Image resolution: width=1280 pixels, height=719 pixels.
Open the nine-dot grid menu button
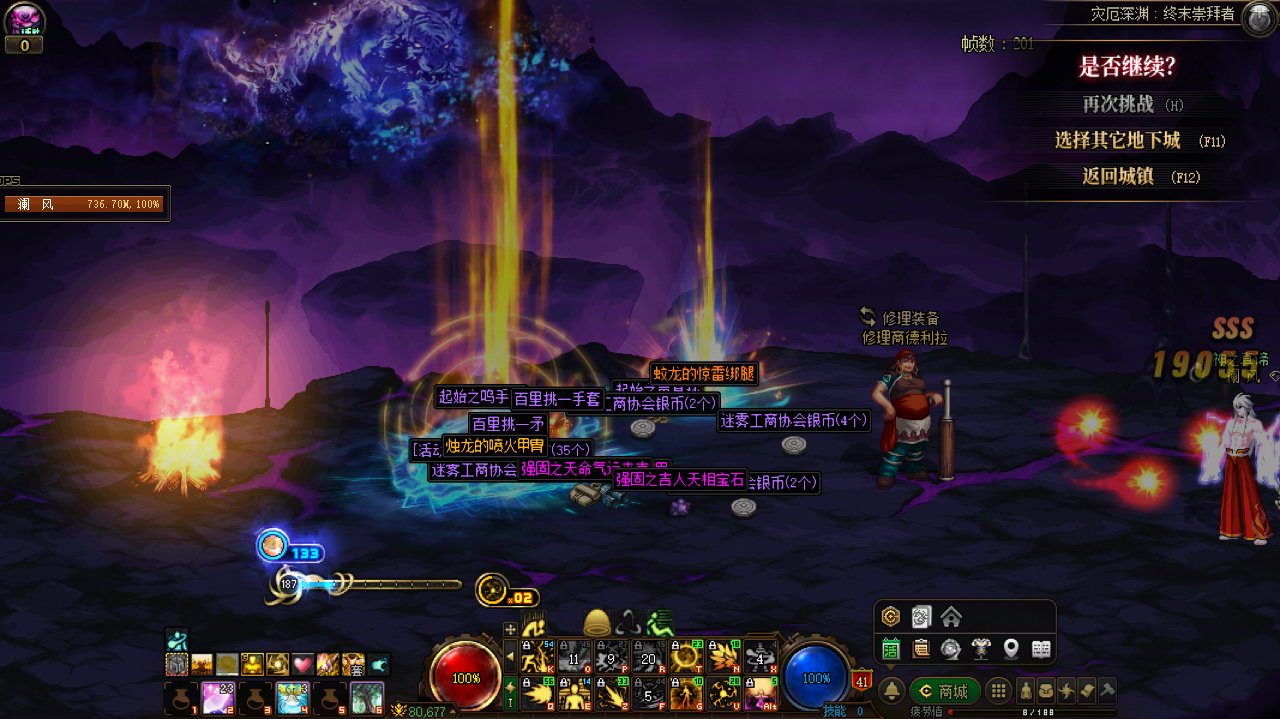998,691
